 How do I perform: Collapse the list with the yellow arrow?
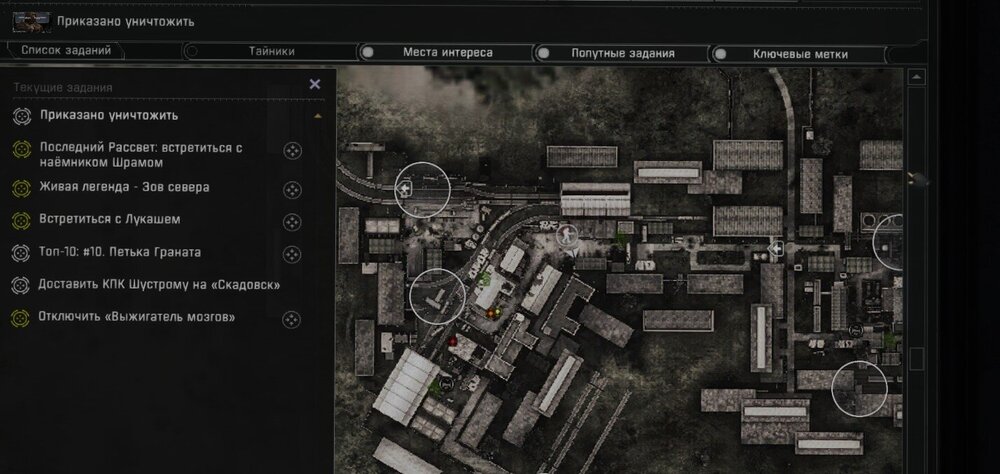pos(318,116)
